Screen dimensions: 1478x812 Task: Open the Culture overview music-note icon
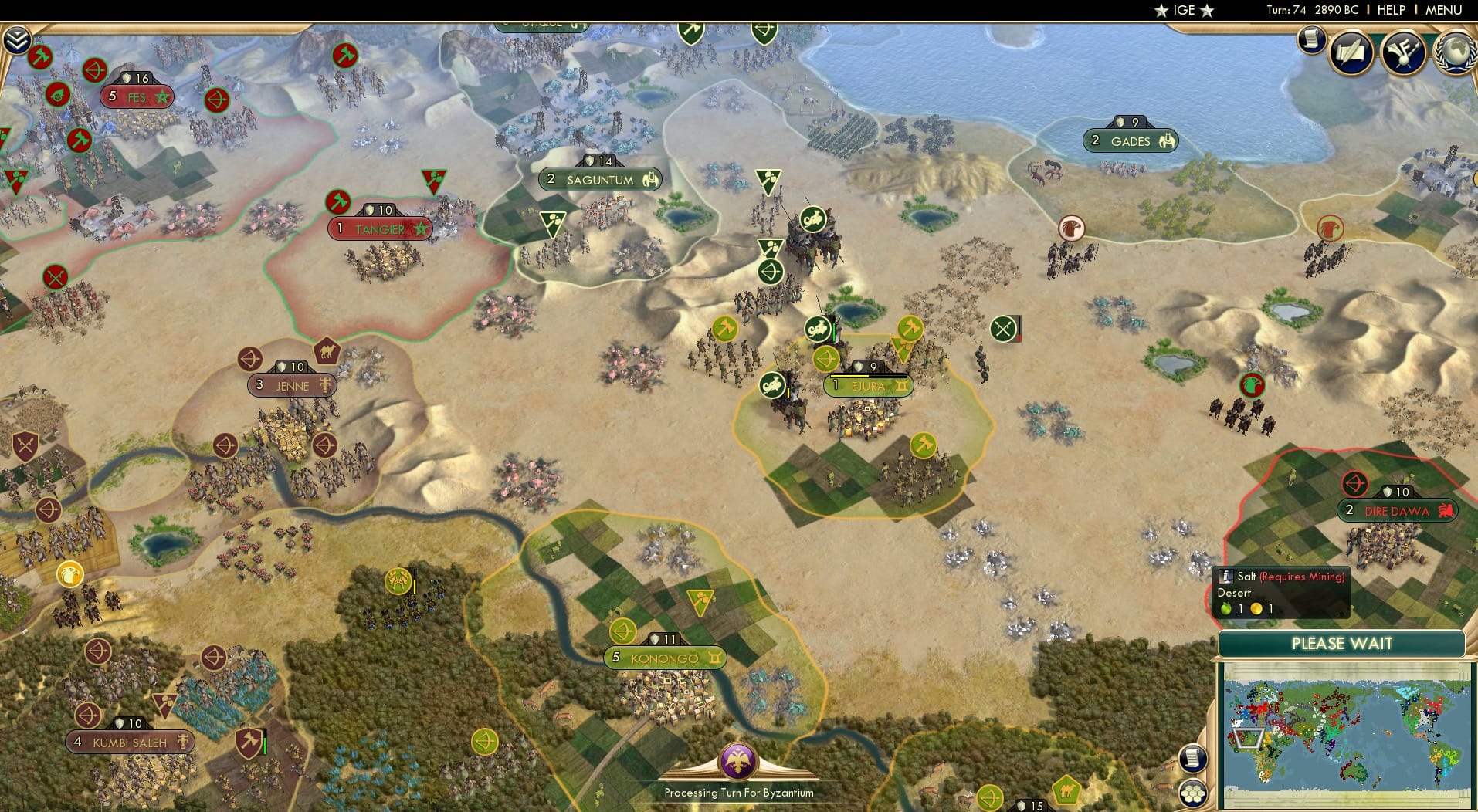[x=1402, y=52]
